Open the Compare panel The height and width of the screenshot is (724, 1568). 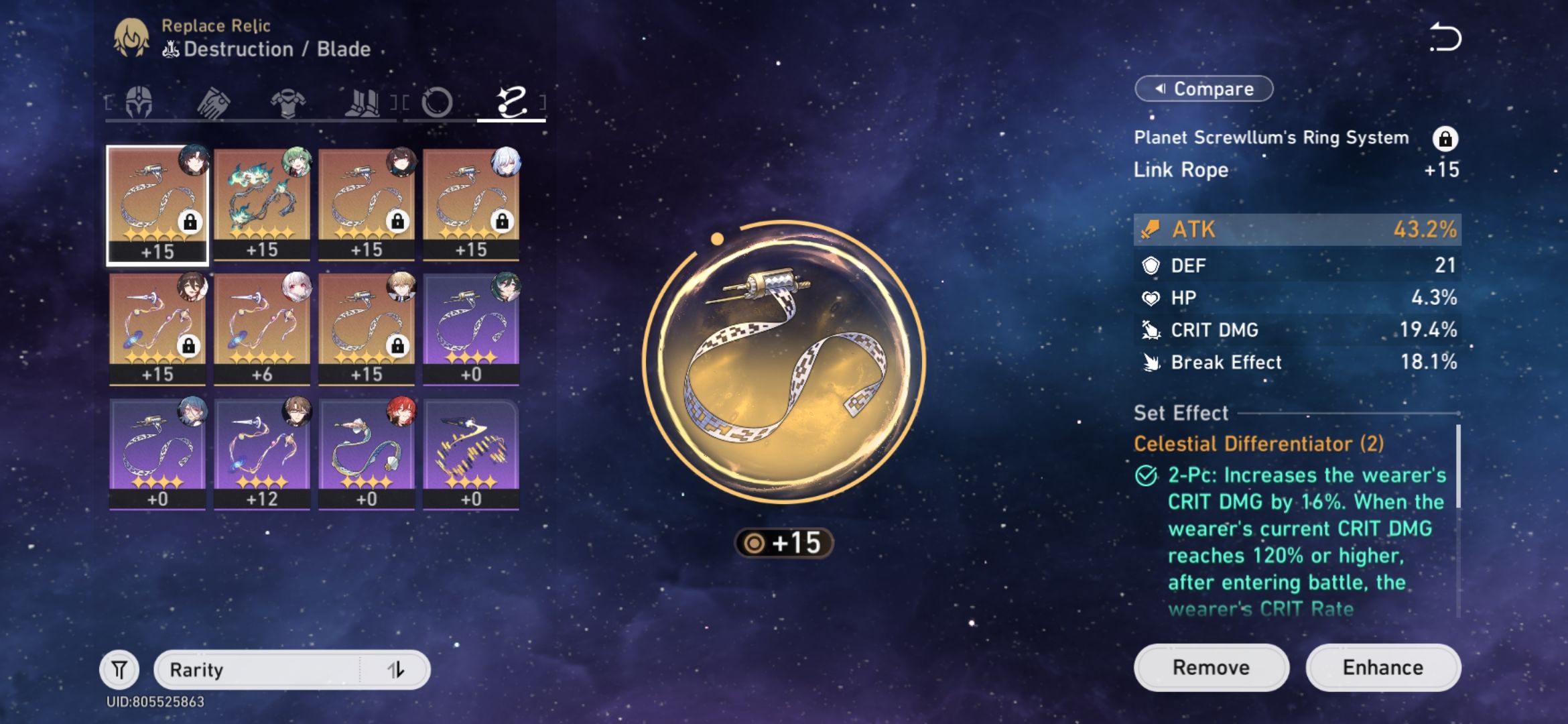point(1203,88)
